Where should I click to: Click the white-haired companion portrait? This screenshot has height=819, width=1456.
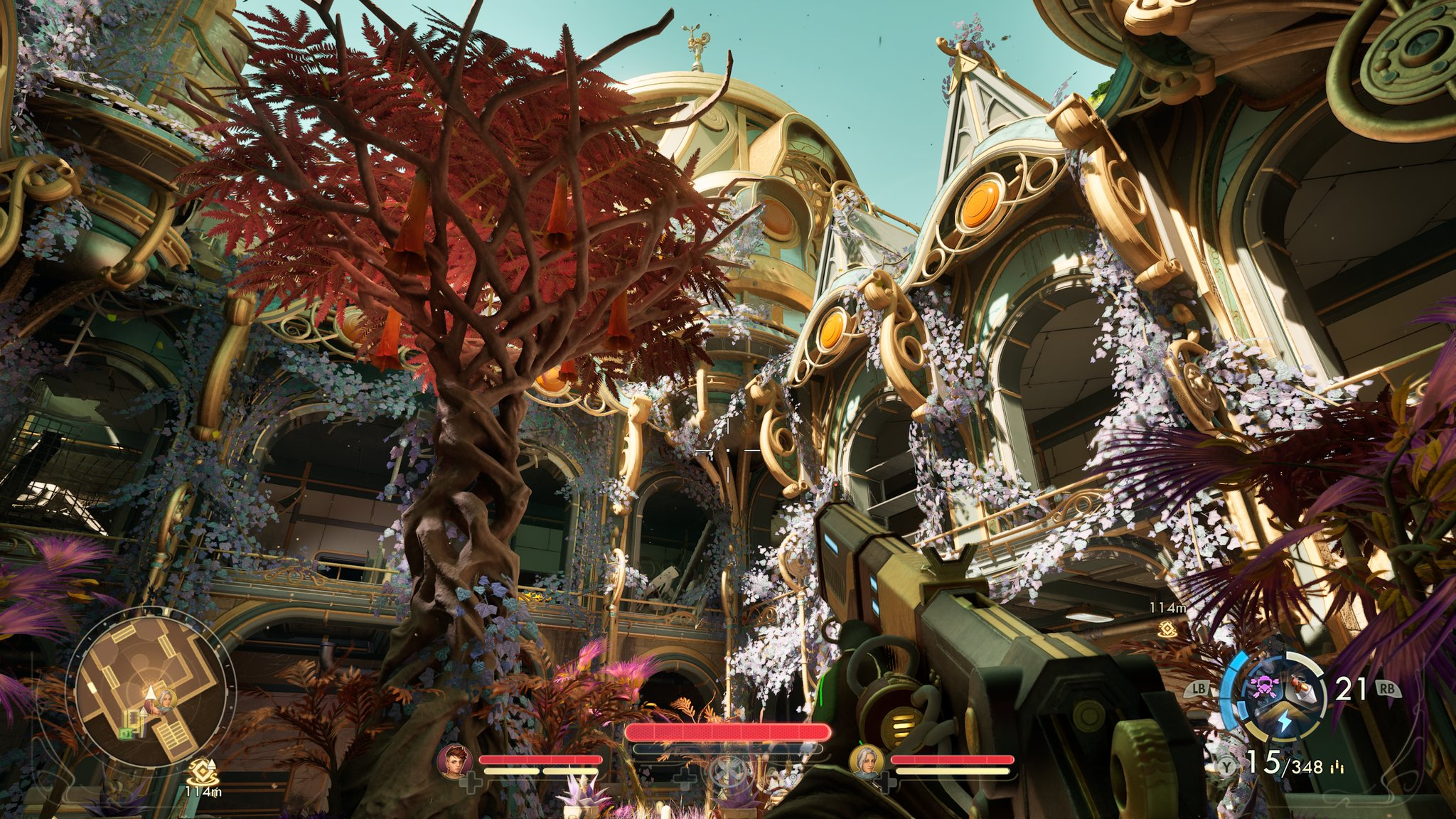pyautogui.click(x=867, y=762)
